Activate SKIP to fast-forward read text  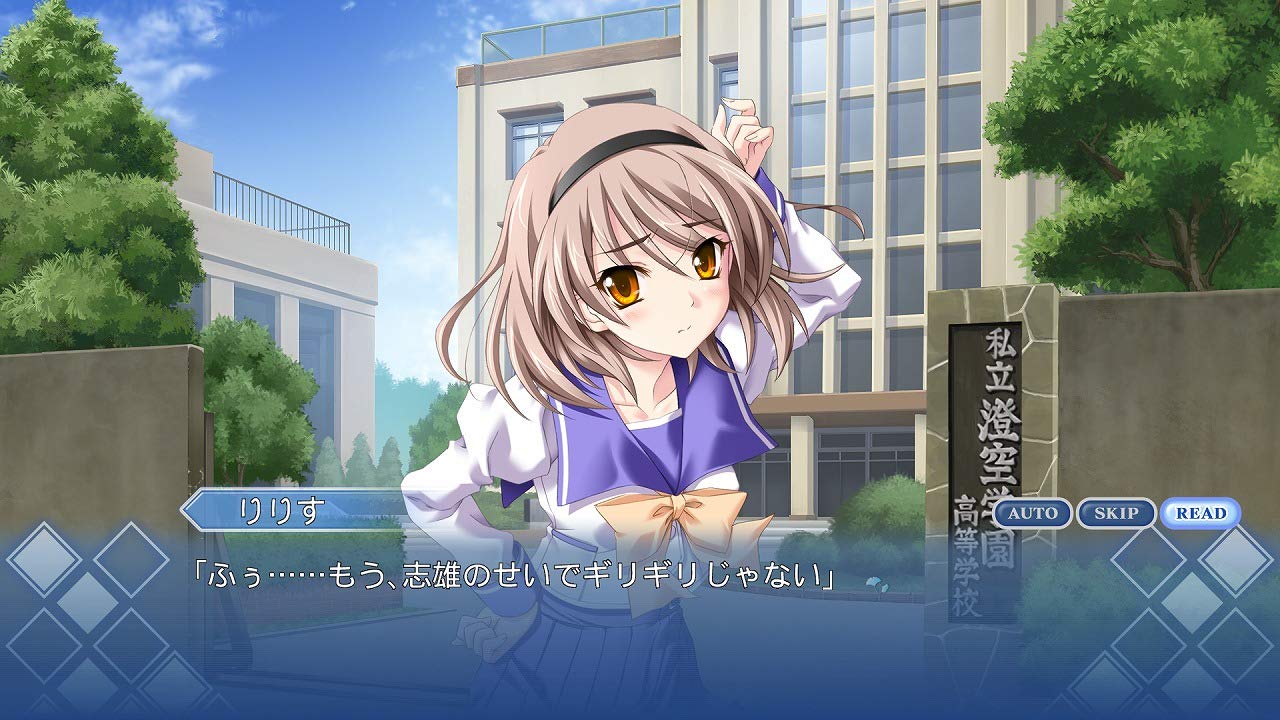coord(1117,513)
